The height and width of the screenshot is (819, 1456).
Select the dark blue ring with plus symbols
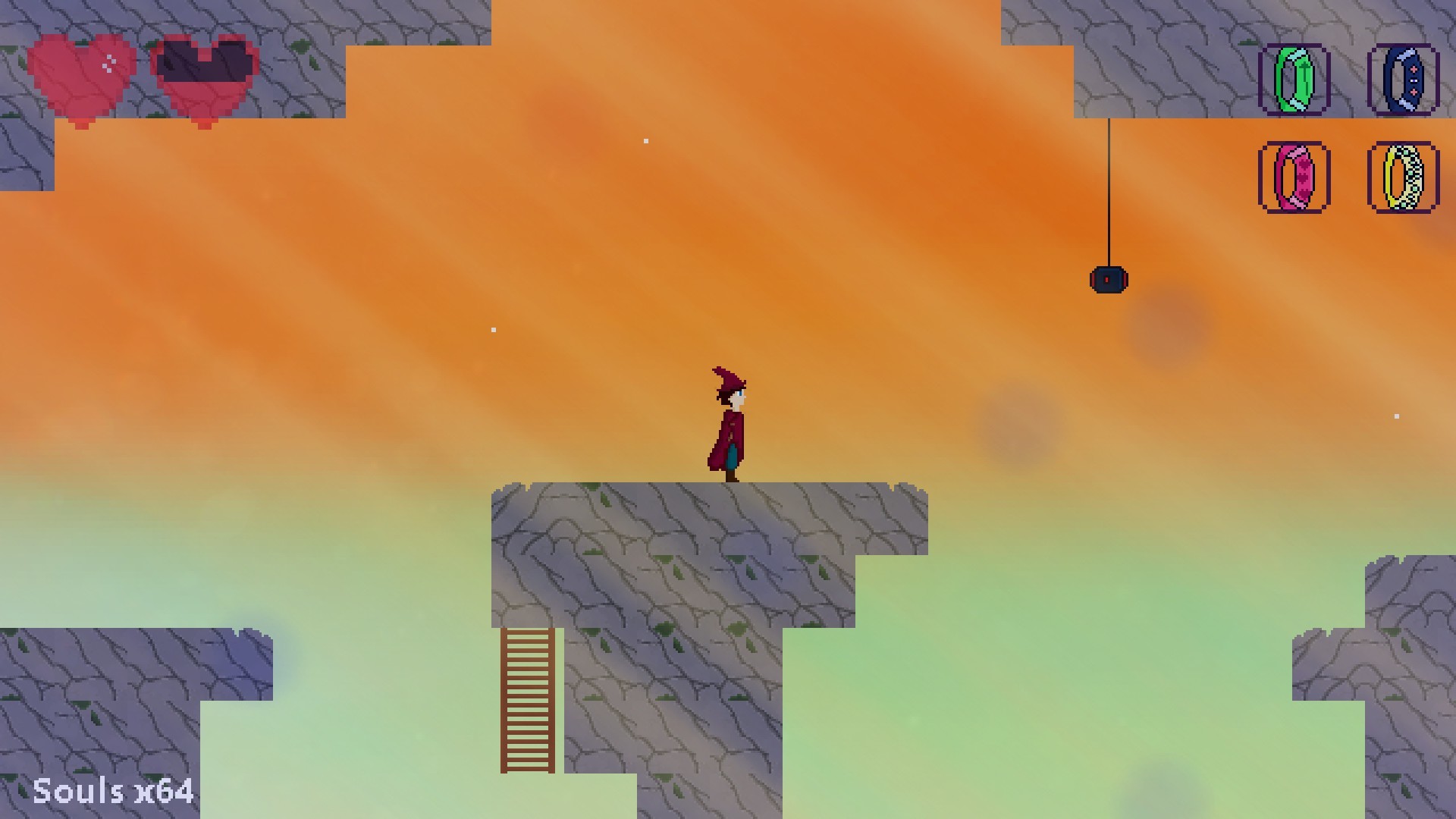[x=1404, y=81]
